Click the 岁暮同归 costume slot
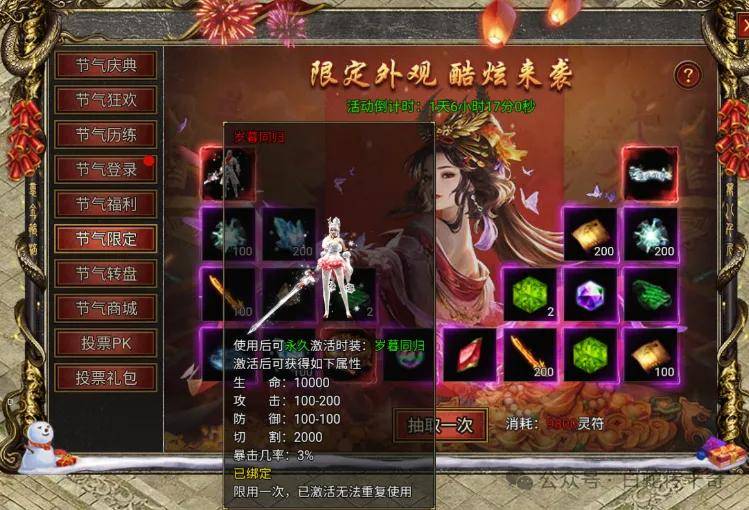Viewport: 749px width, 510px height. tap(226, 173)
